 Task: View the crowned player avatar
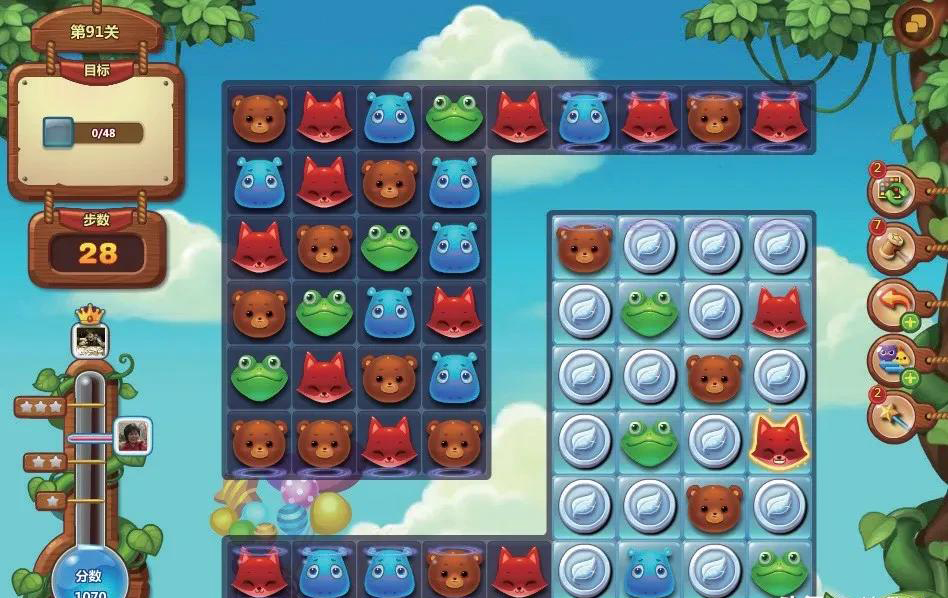(x=90, y=341)
